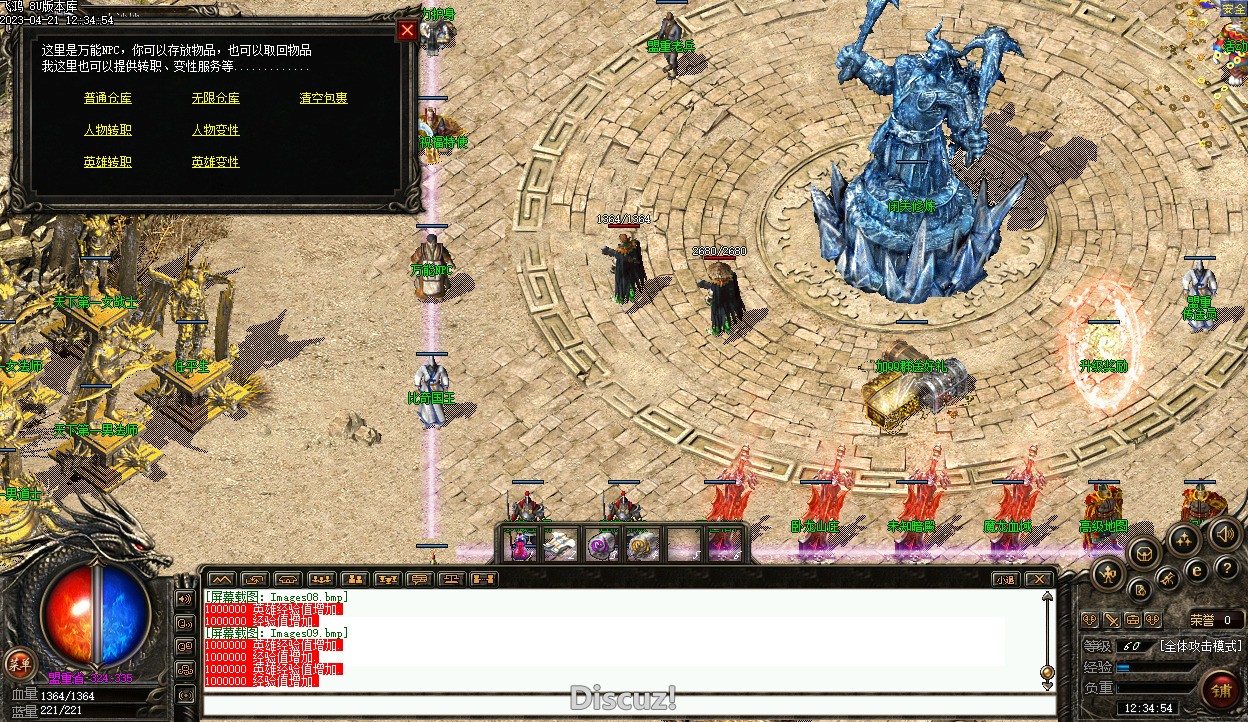Choose 人物转职 class change
Viewport: 1248px width, 722px height.
[108, 130]
